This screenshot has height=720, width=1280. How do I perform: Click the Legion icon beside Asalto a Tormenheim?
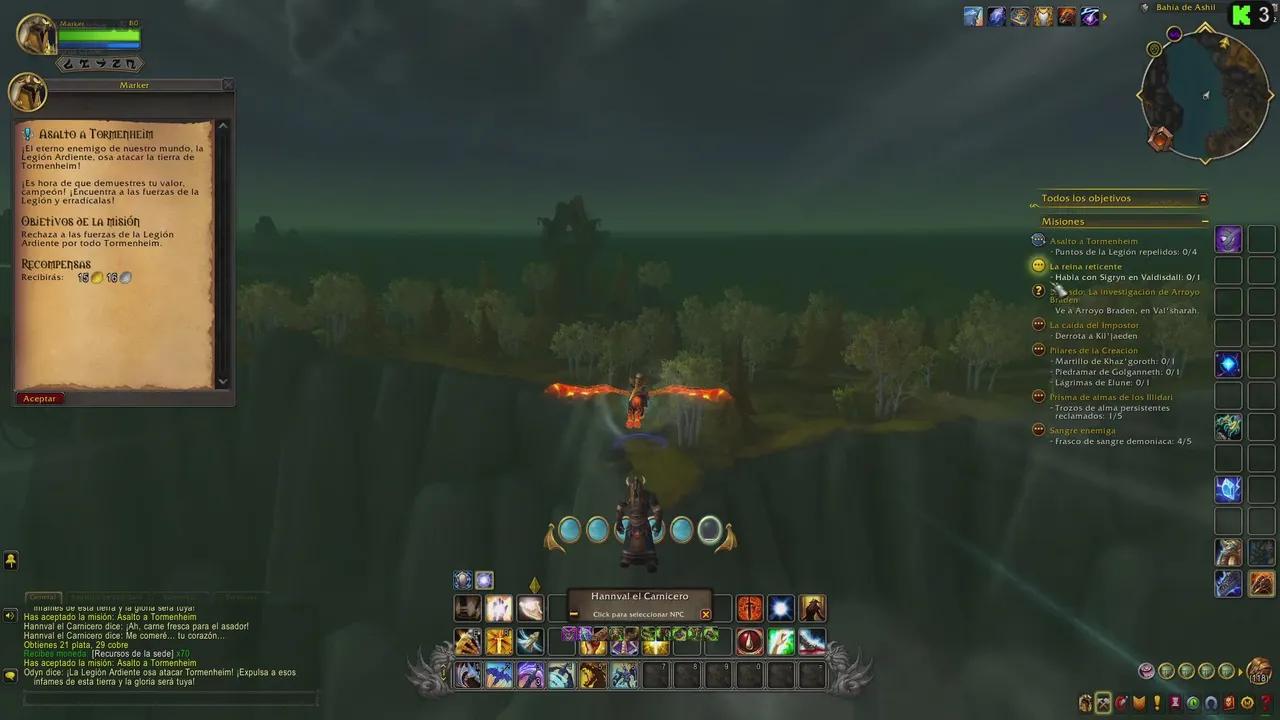(1038, 240)
